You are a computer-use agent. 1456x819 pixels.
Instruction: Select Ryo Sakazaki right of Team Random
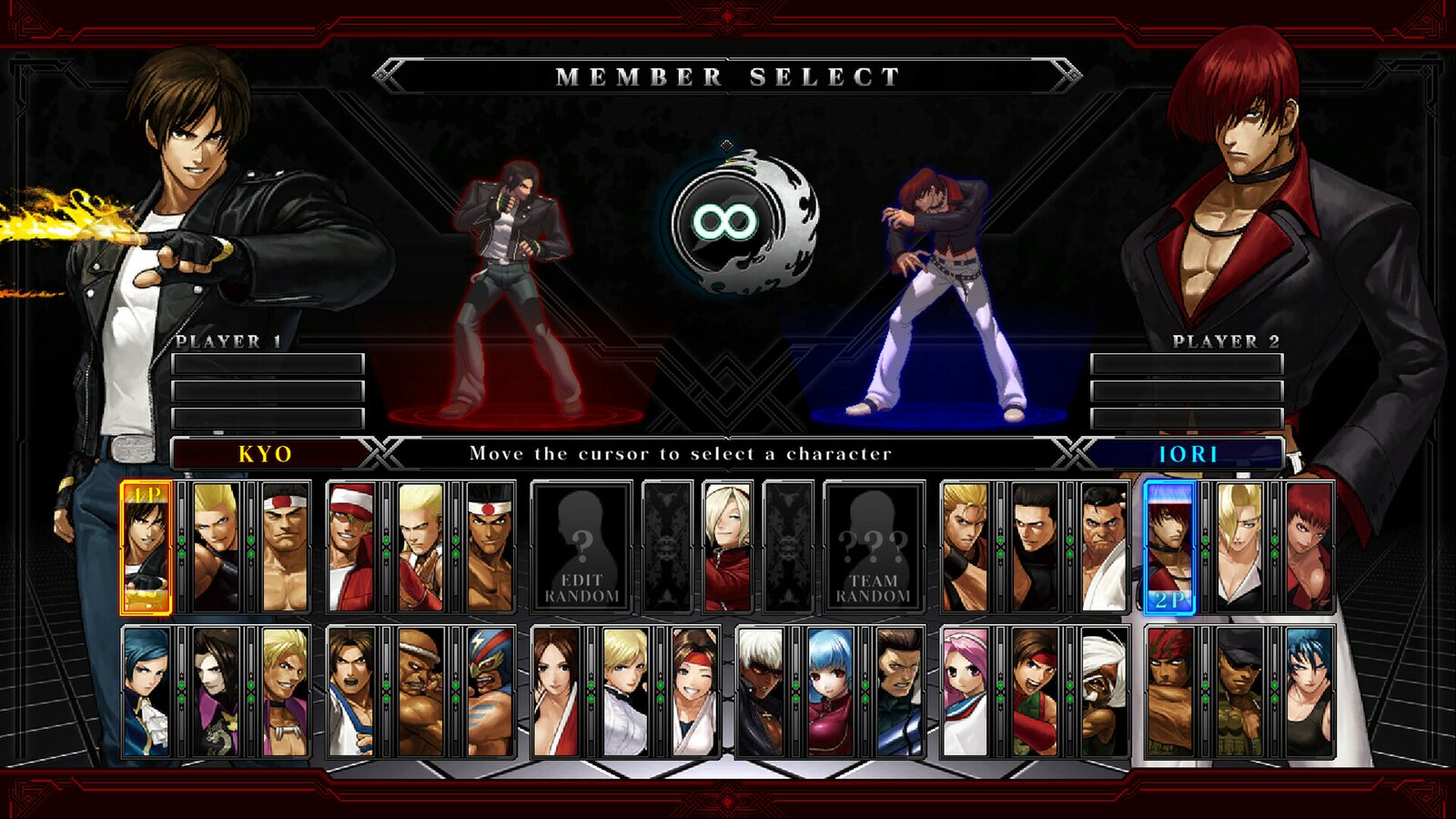coord(965,546)
